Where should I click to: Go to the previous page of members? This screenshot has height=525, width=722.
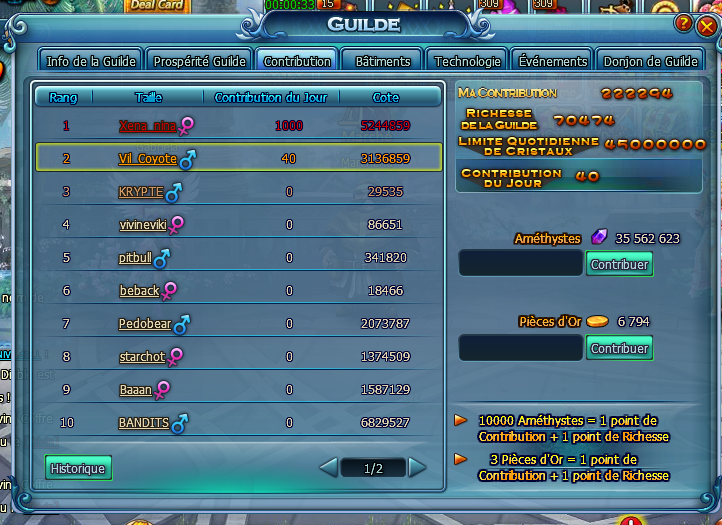328,468
